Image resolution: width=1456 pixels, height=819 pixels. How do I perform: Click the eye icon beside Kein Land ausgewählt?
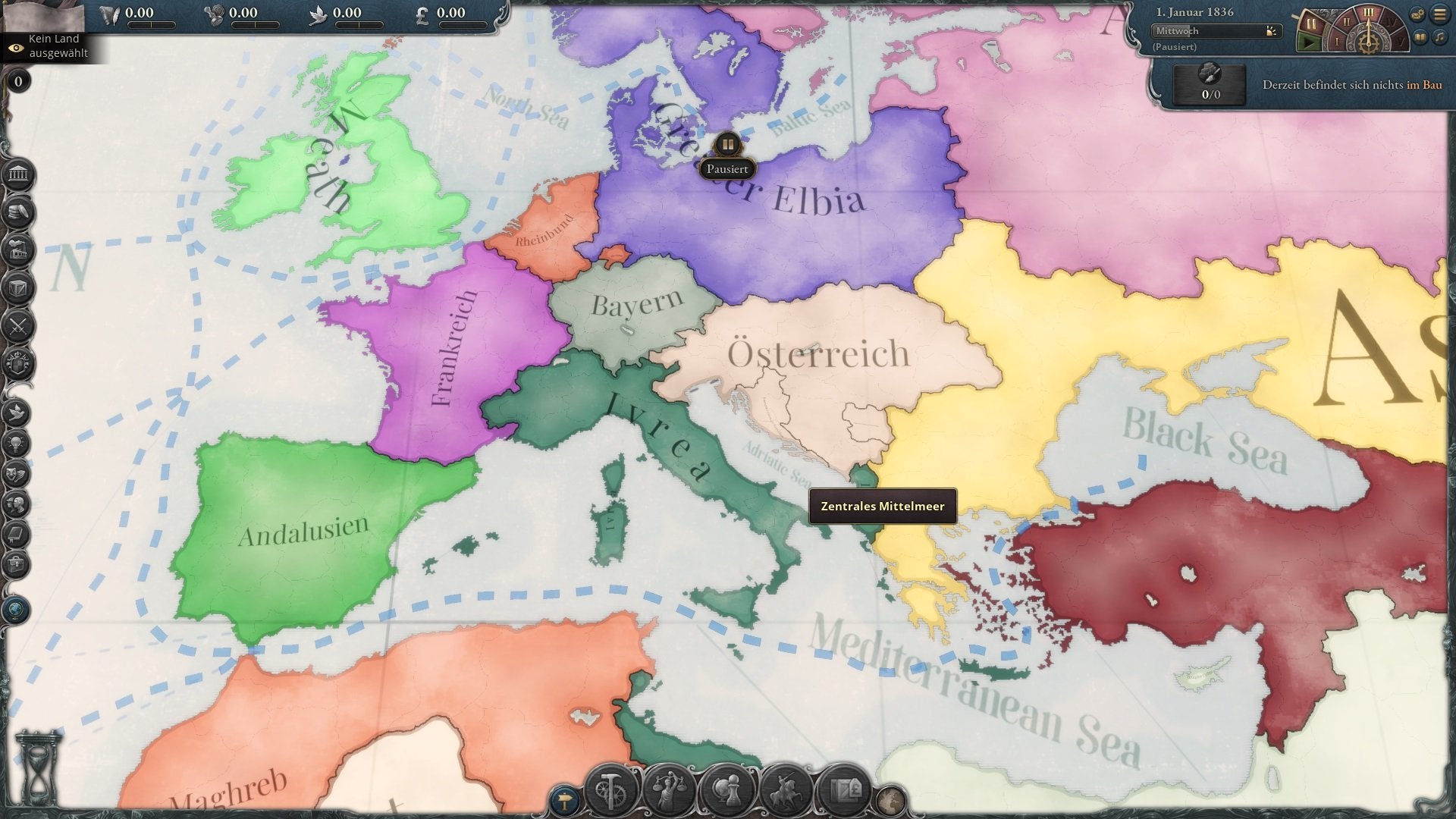click(x=14, y=47)
